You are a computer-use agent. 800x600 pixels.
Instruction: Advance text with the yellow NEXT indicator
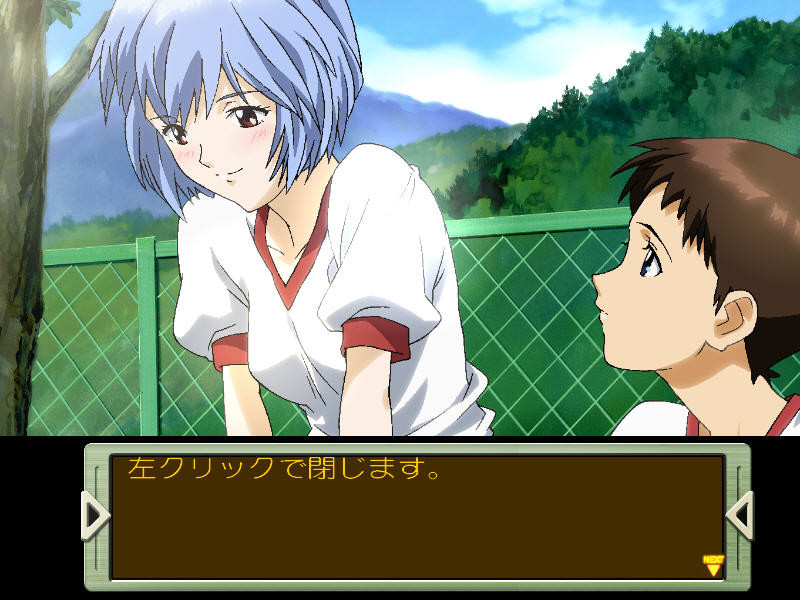click(x=712, y=566)
